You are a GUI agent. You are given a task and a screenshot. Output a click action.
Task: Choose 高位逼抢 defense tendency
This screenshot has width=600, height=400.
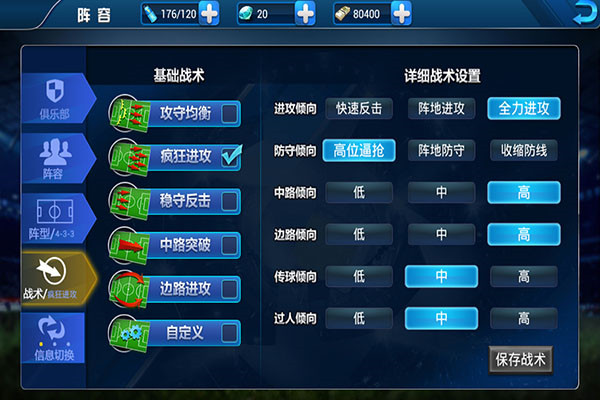pos(359,151)
